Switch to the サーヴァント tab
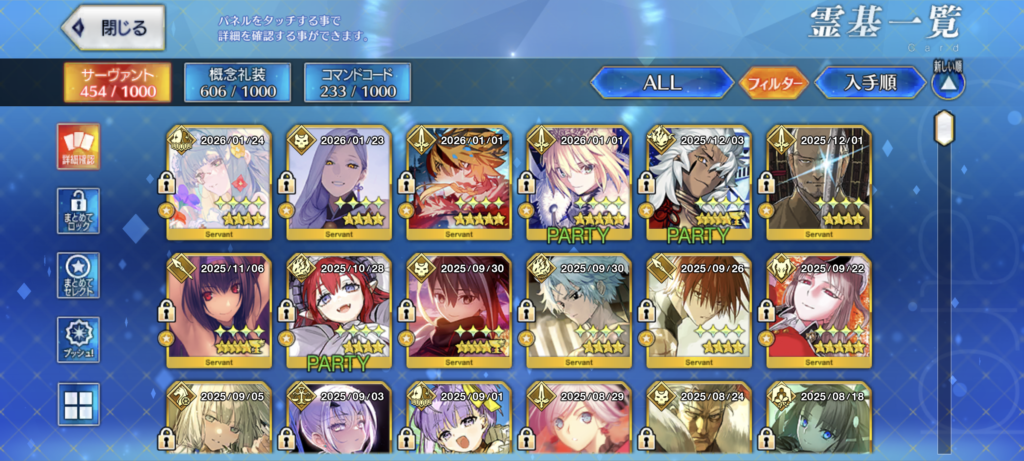 click(118, 82)
